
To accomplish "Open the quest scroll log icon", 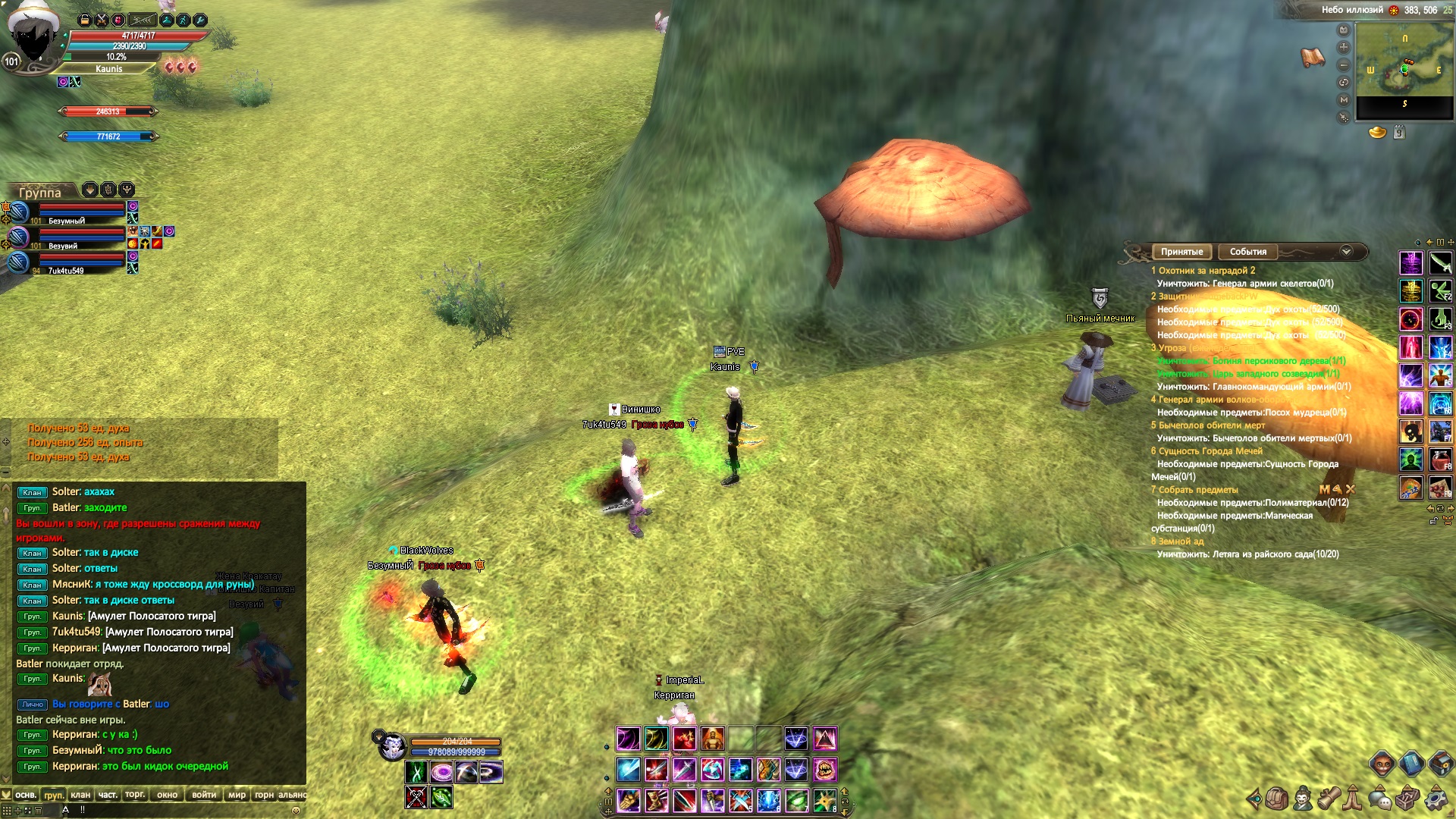I will point(1329,799).
